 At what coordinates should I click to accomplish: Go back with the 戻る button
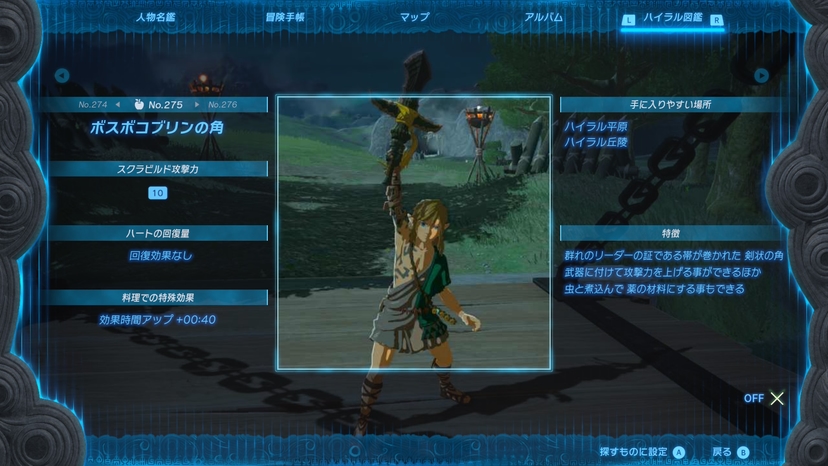coord(730,452)
